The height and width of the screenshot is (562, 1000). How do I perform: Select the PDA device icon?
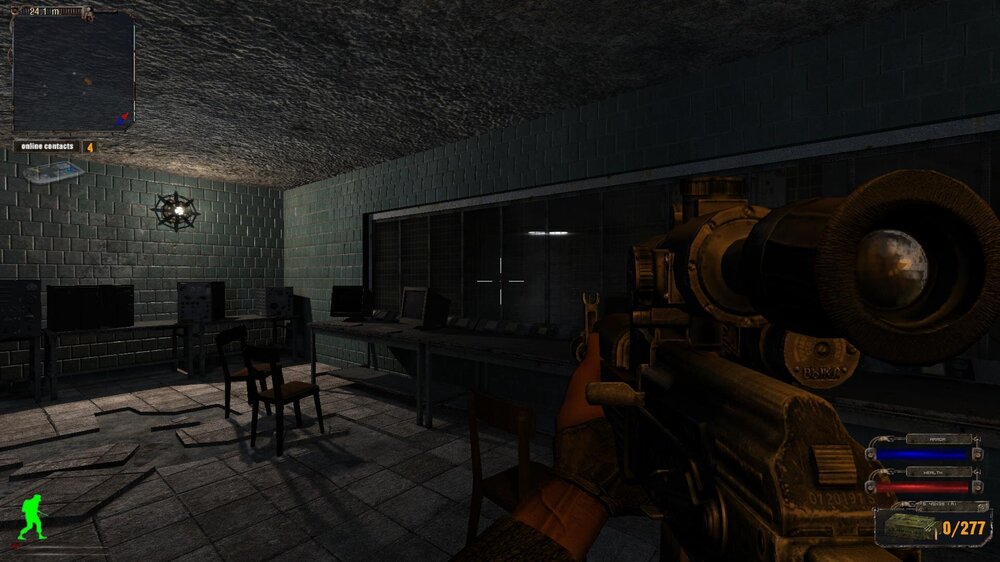(x=53, y=172)
